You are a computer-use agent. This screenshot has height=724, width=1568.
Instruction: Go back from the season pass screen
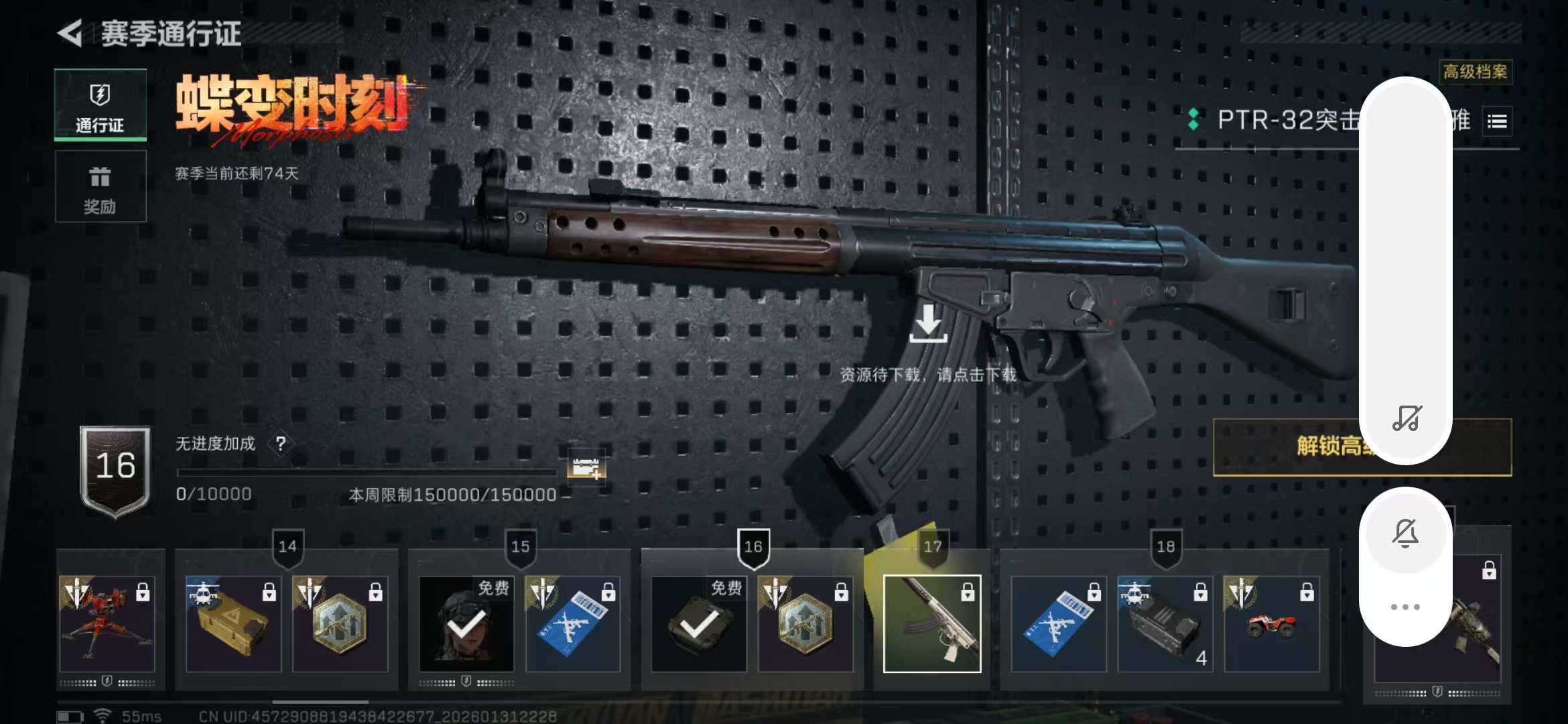point(70,33)
